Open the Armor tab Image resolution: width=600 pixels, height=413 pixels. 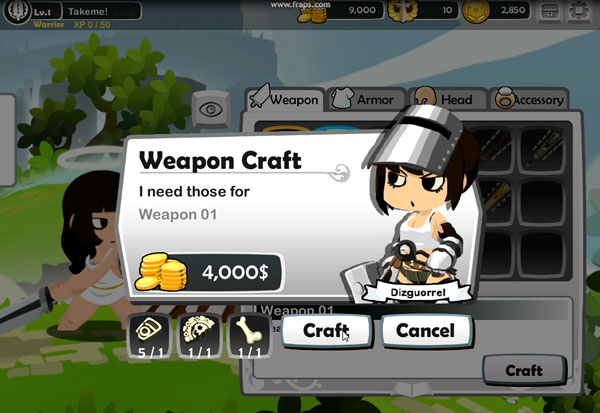tap(366, 99)
